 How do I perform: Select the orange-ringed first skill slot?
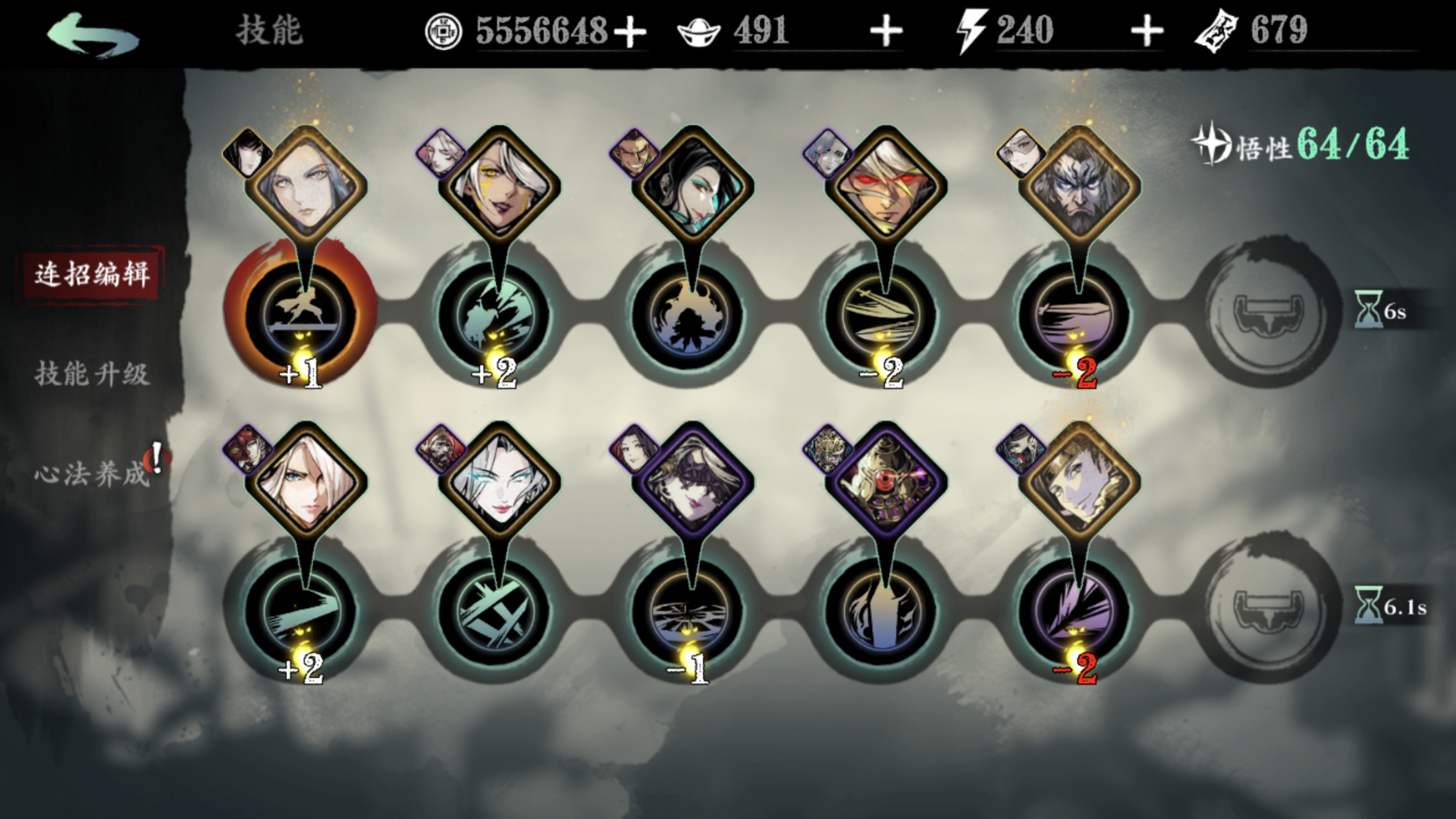click(301, 315)
